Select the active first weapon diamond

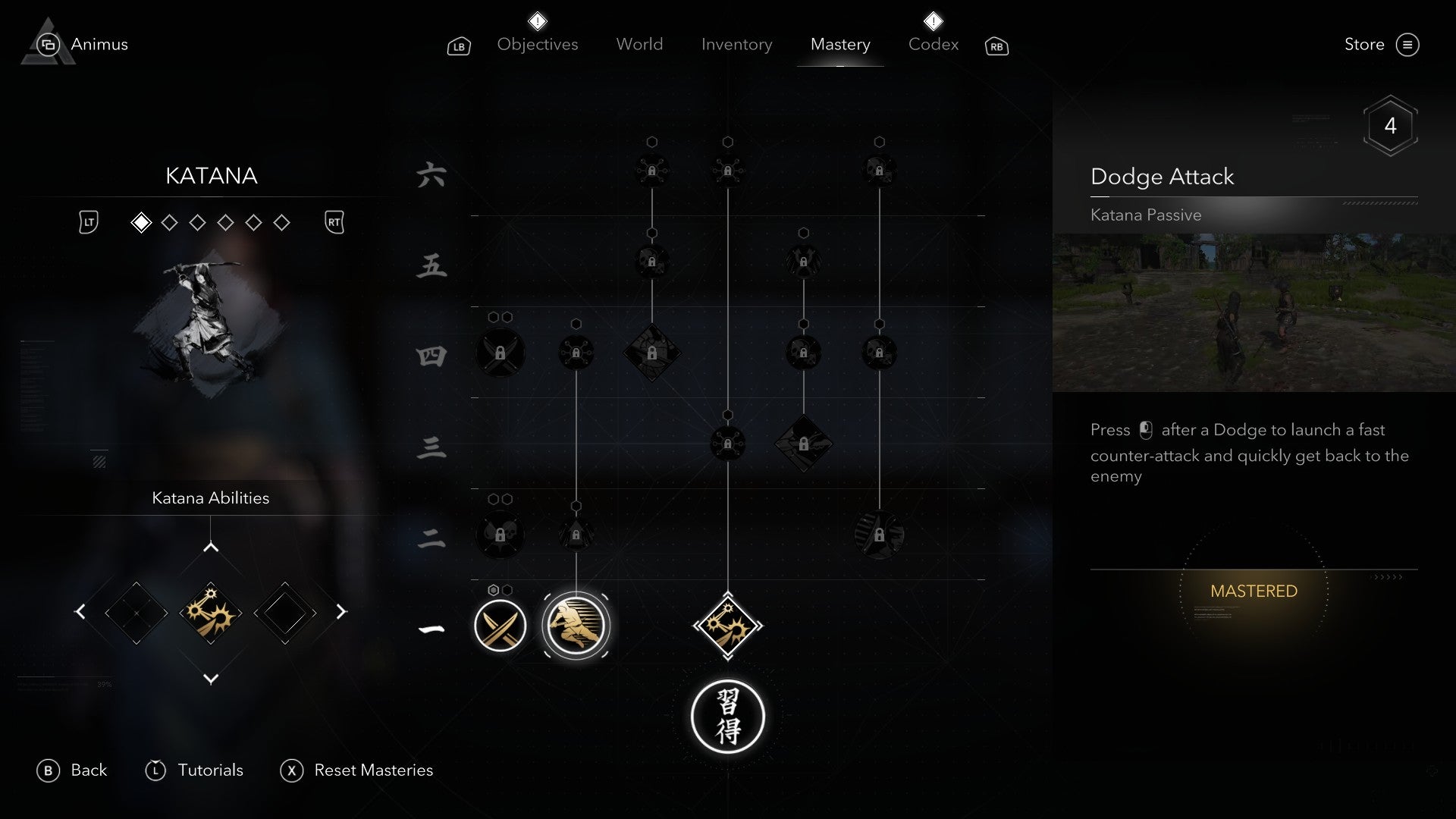(x=140, y=222)
